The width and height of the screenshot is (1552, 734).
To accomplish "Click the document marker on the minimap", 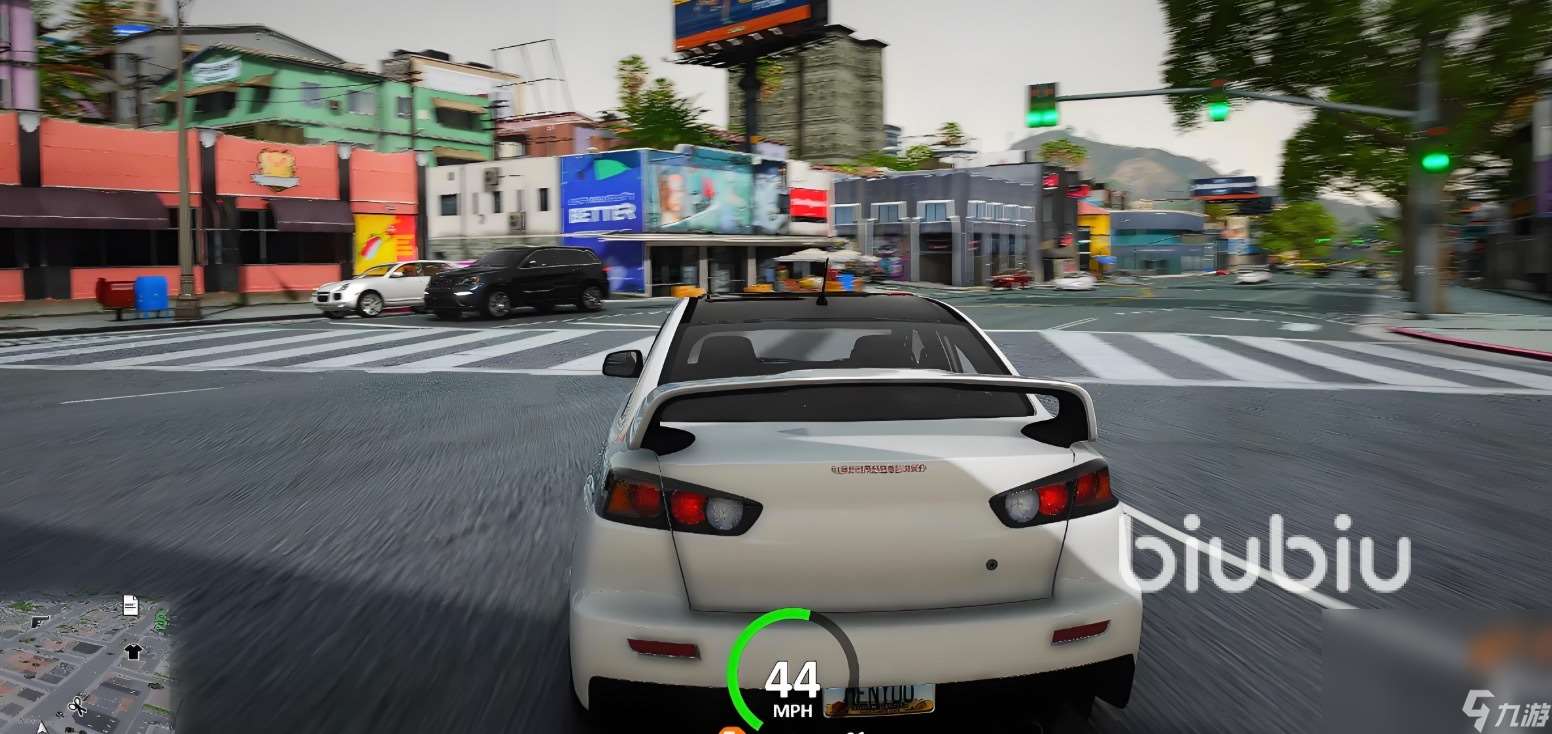I will [x=130, y=605].
